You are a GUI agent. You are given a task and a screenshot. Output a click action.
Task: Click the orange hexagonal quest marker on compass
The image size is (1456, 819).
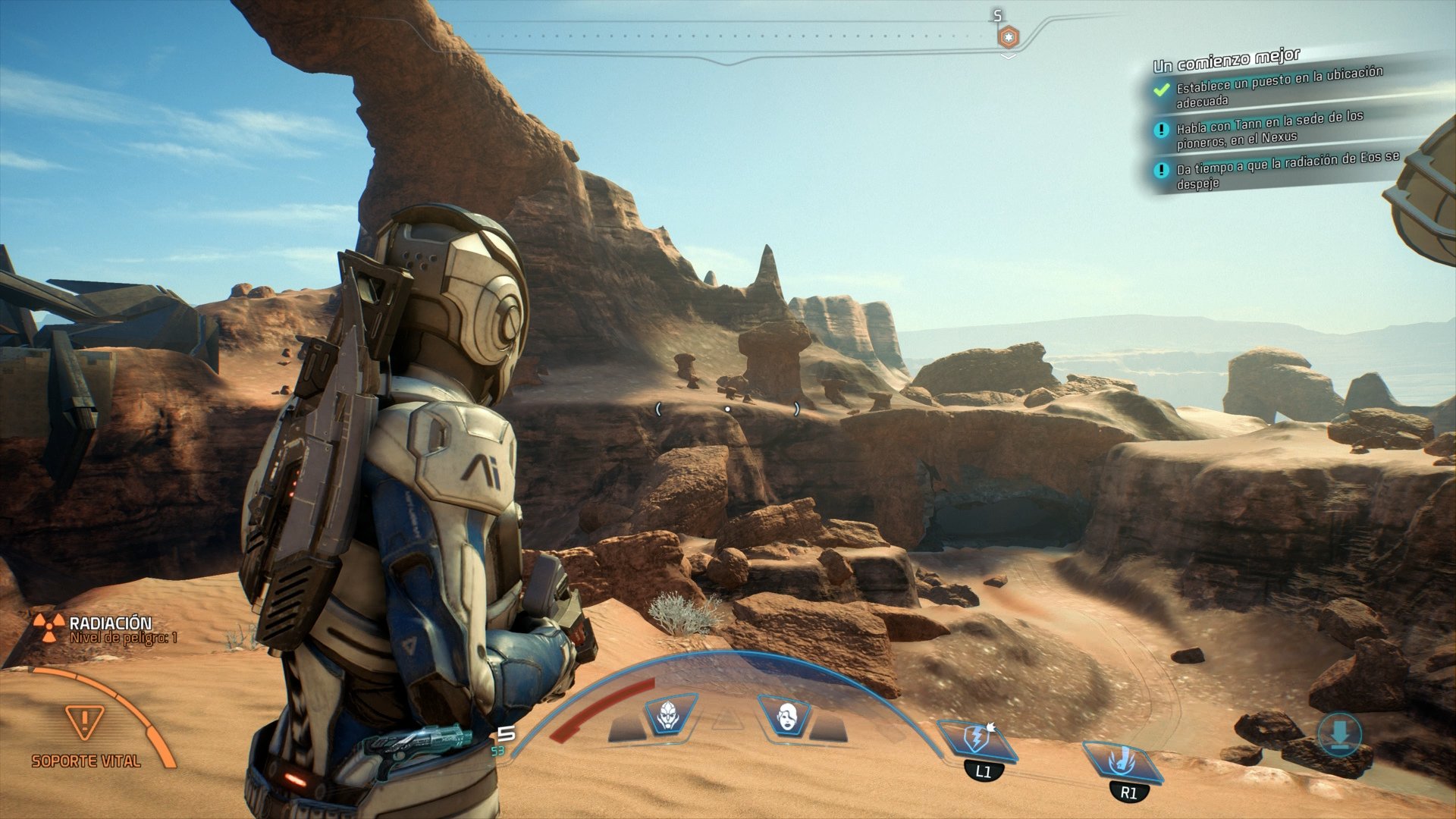[1008, 35]
